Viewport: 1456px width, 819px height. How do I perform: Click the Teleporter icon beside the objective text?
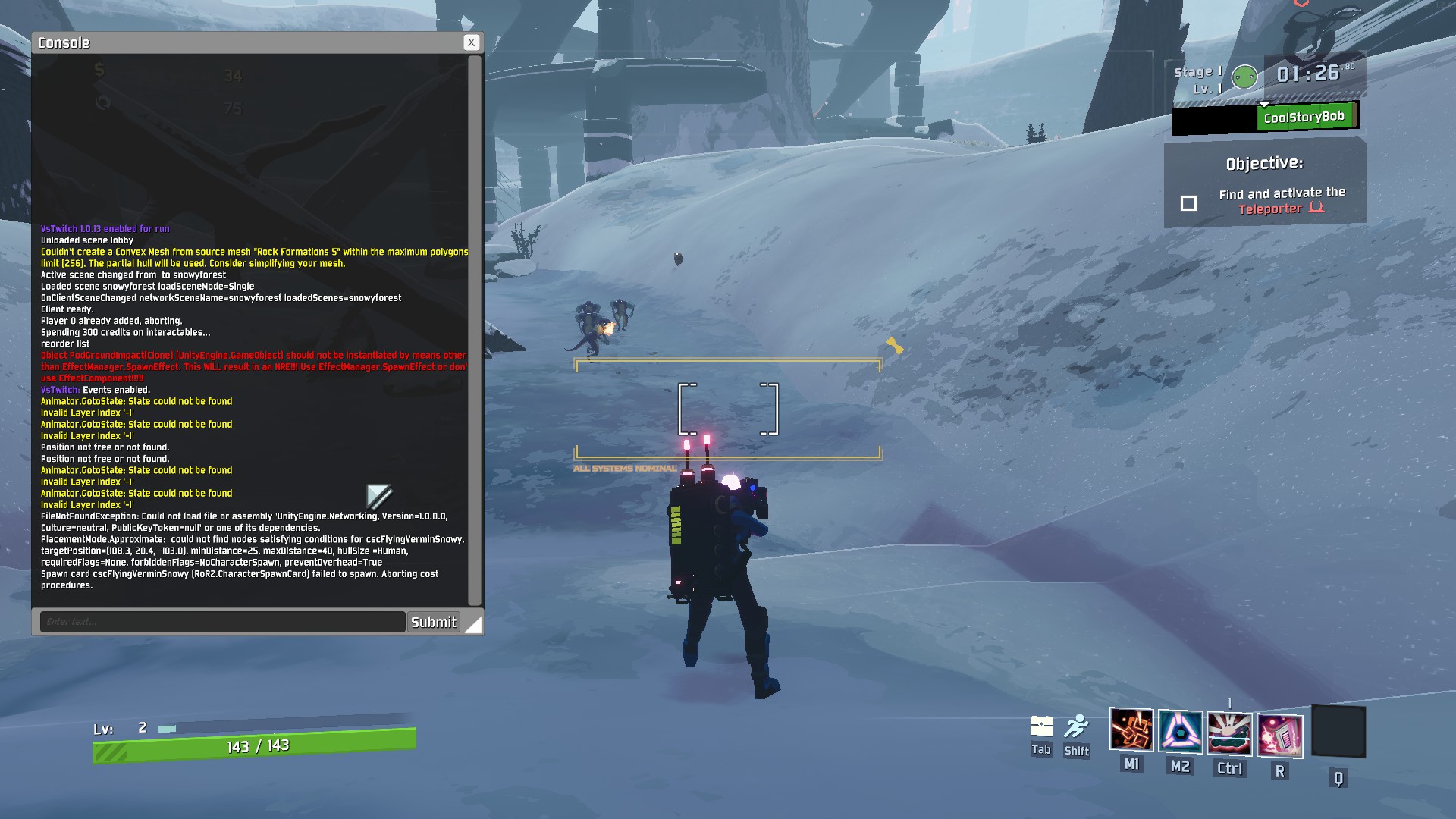[x=1316, y=207]
